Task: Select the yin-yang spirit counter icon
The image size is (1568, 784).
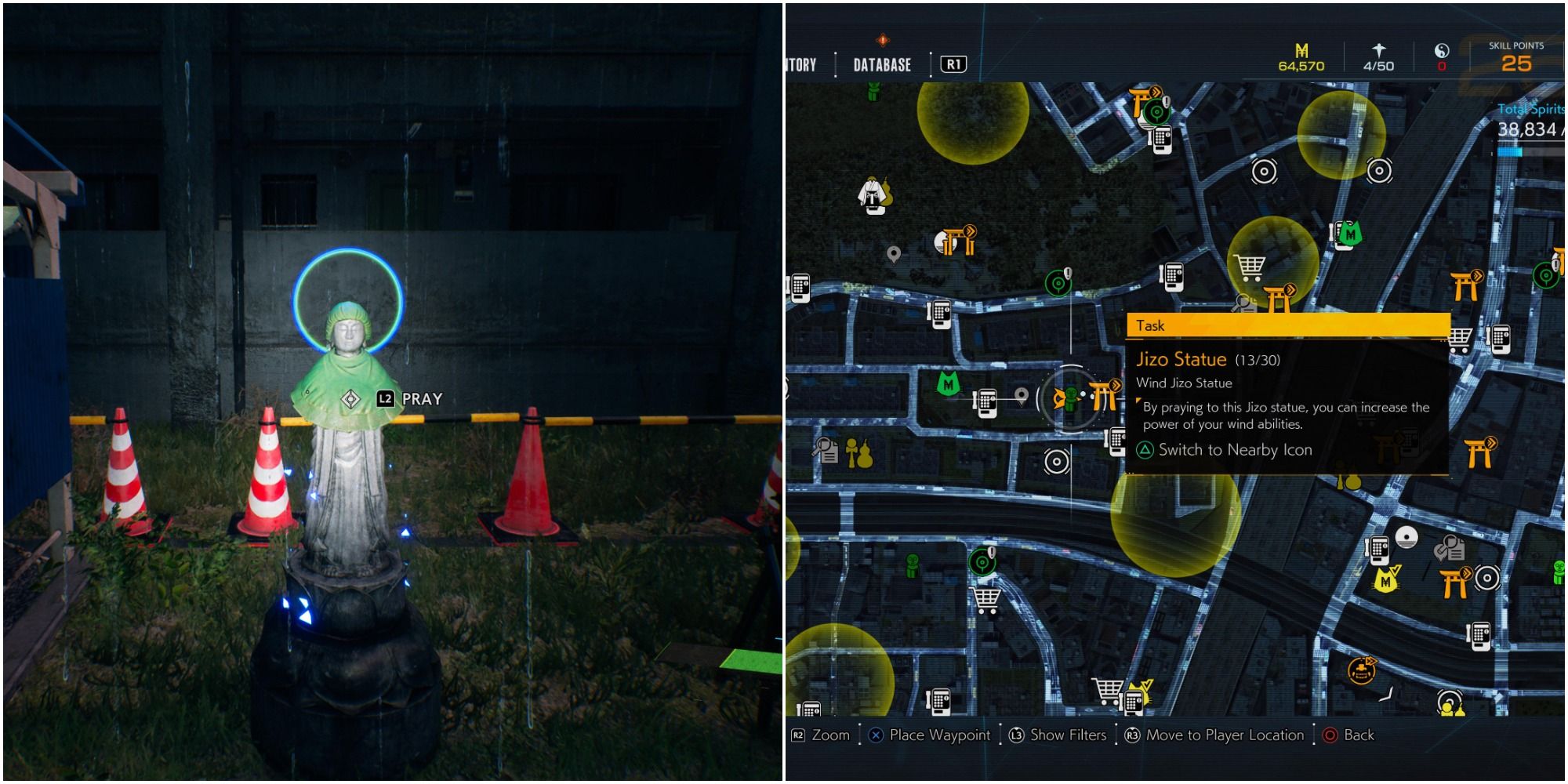Action: (x=1442, y=49)
